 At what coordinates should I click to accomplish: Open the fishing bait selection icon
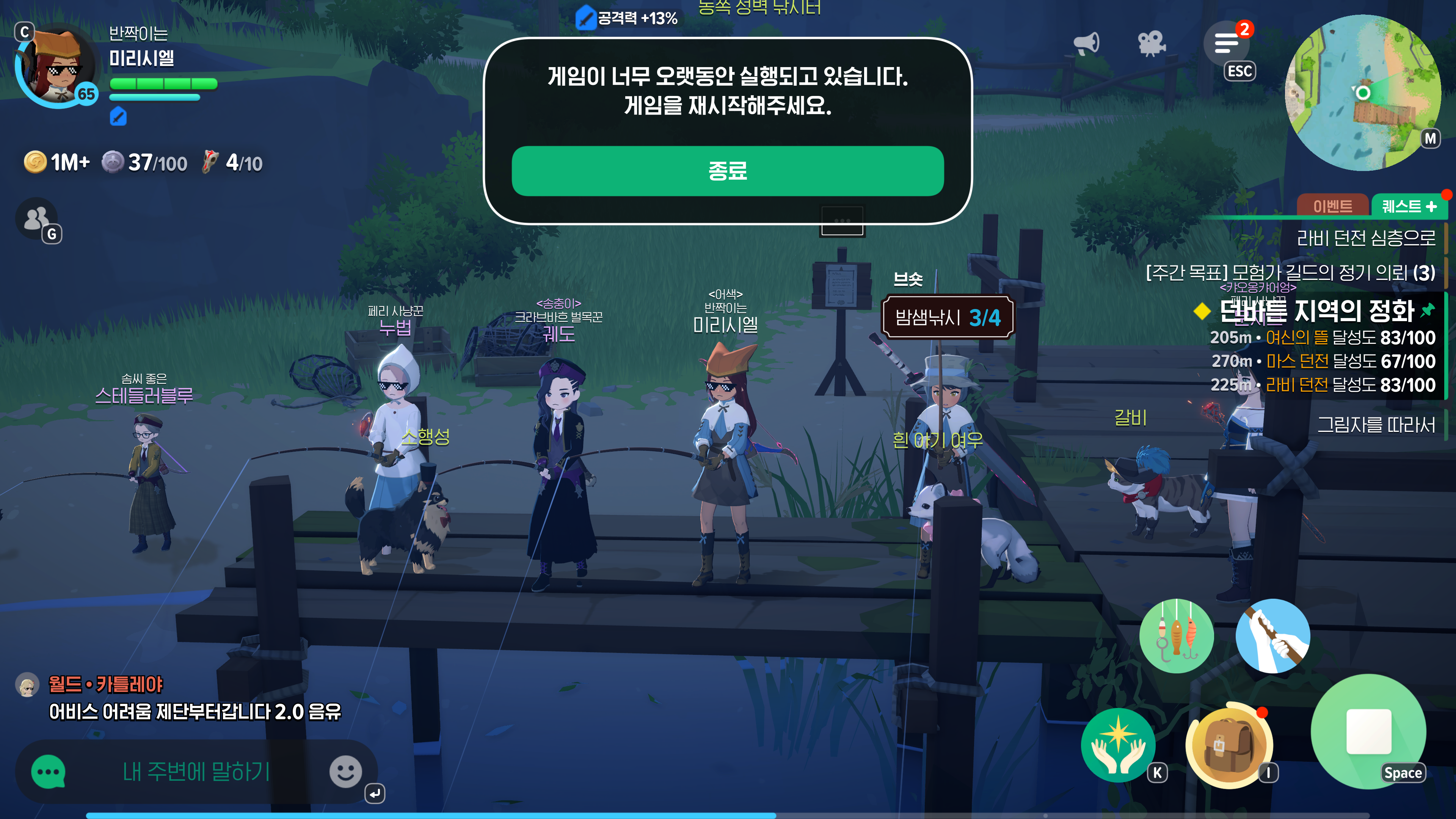point(1176,636)
